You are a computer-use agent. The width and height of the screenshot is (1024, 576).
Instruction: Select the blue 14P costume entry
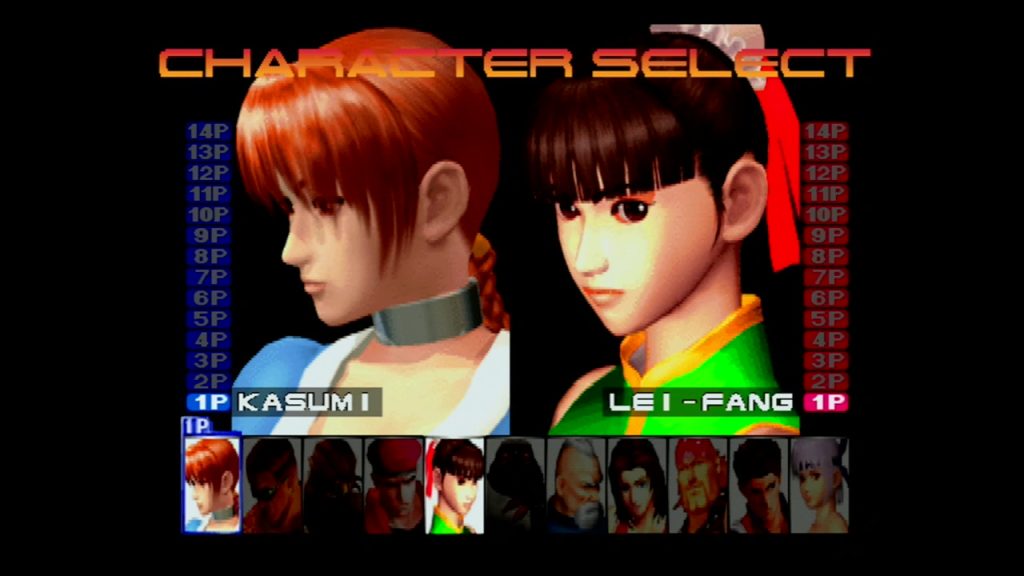pos(208,131)
